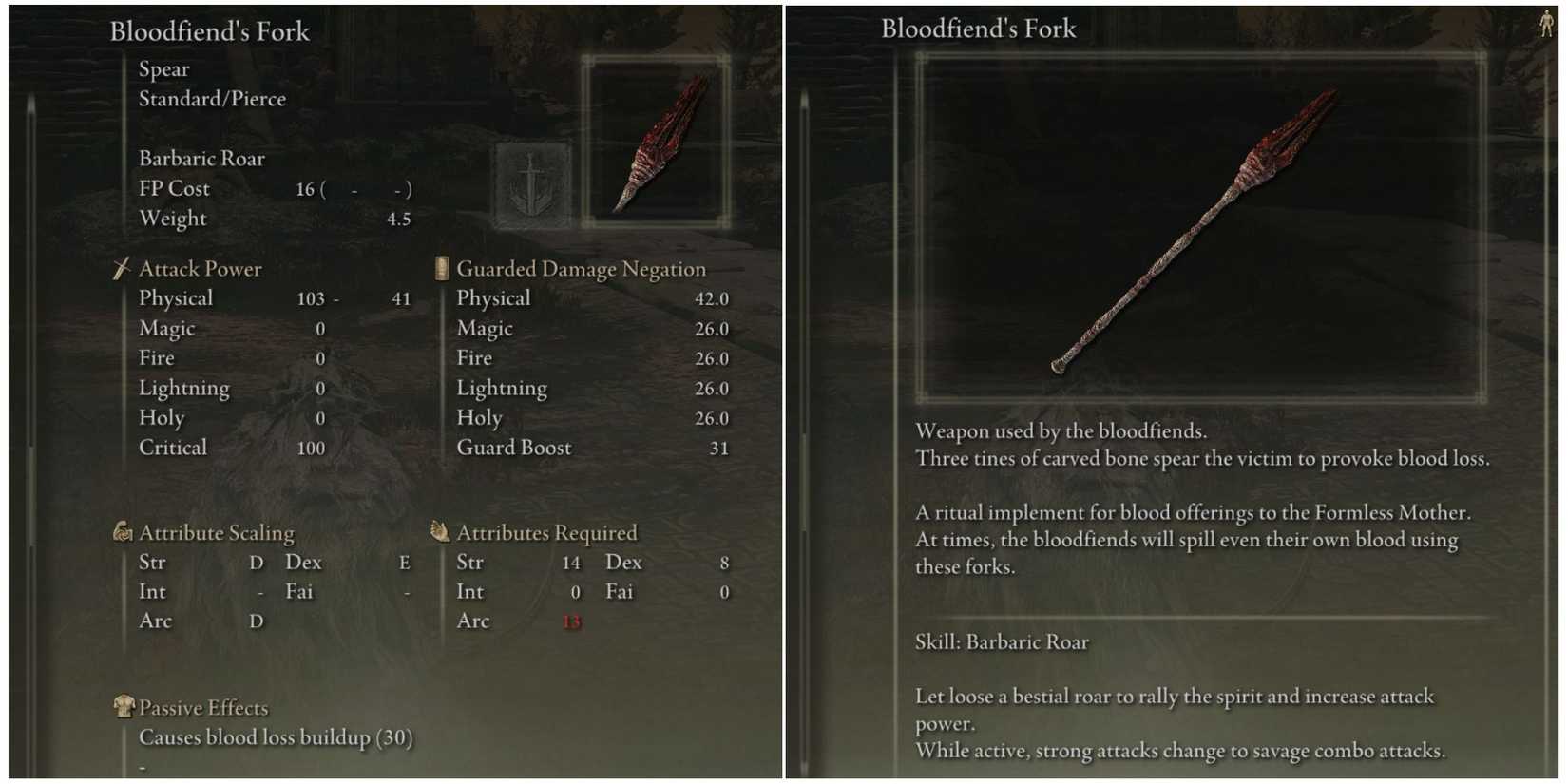Click the Barbaric Roar skill label

coord(202,158)
